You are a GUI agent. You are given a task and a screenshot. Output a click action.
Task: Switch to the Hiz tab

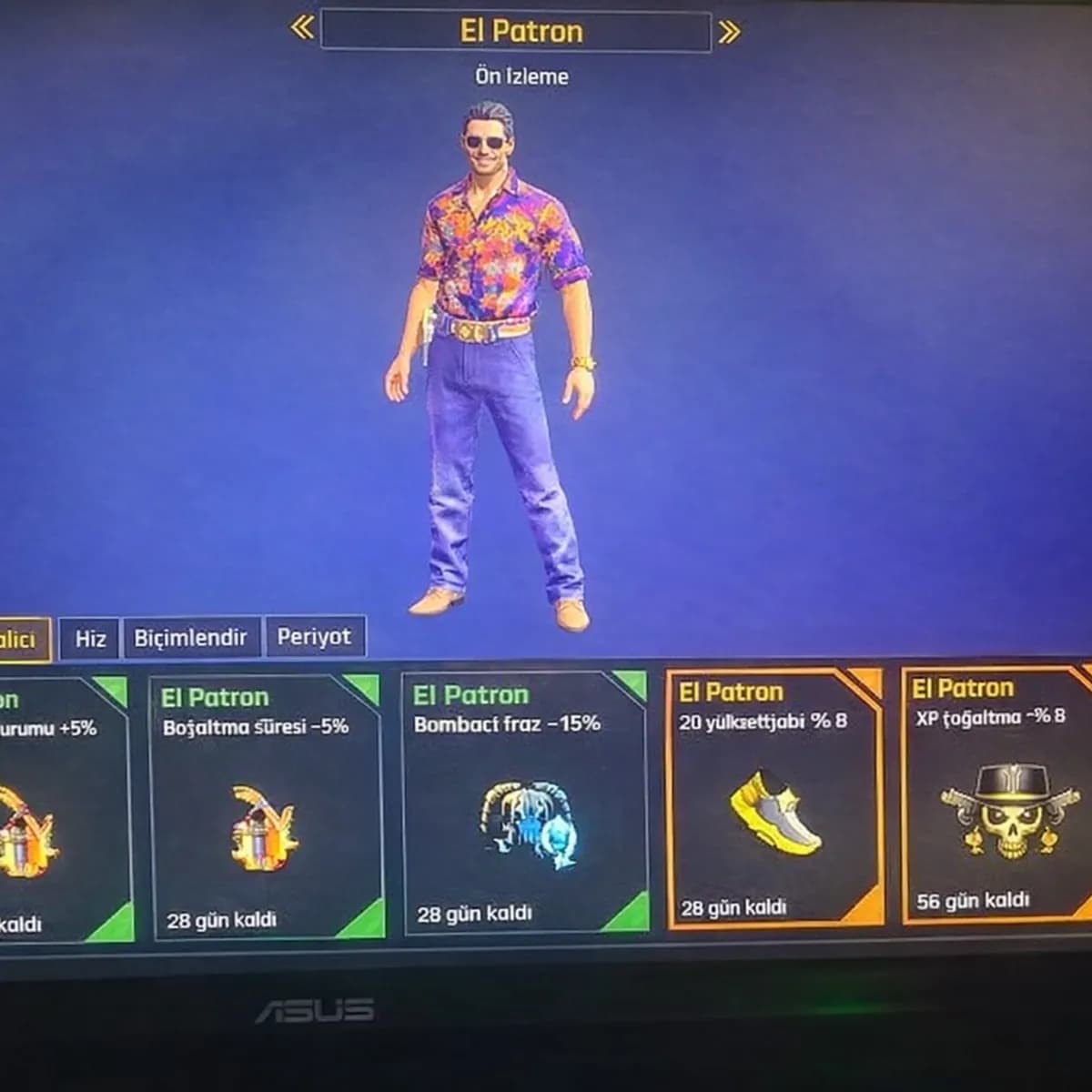(90, 638)
